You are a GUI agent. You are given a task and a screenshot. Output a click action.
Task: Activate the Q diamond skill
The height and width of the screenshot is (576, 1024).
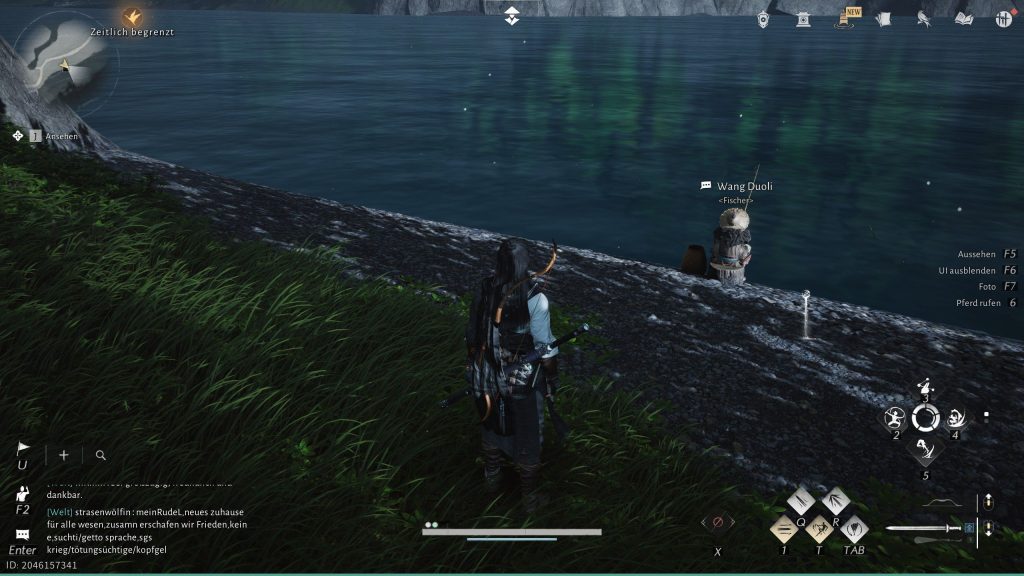[x=801, y=500]
